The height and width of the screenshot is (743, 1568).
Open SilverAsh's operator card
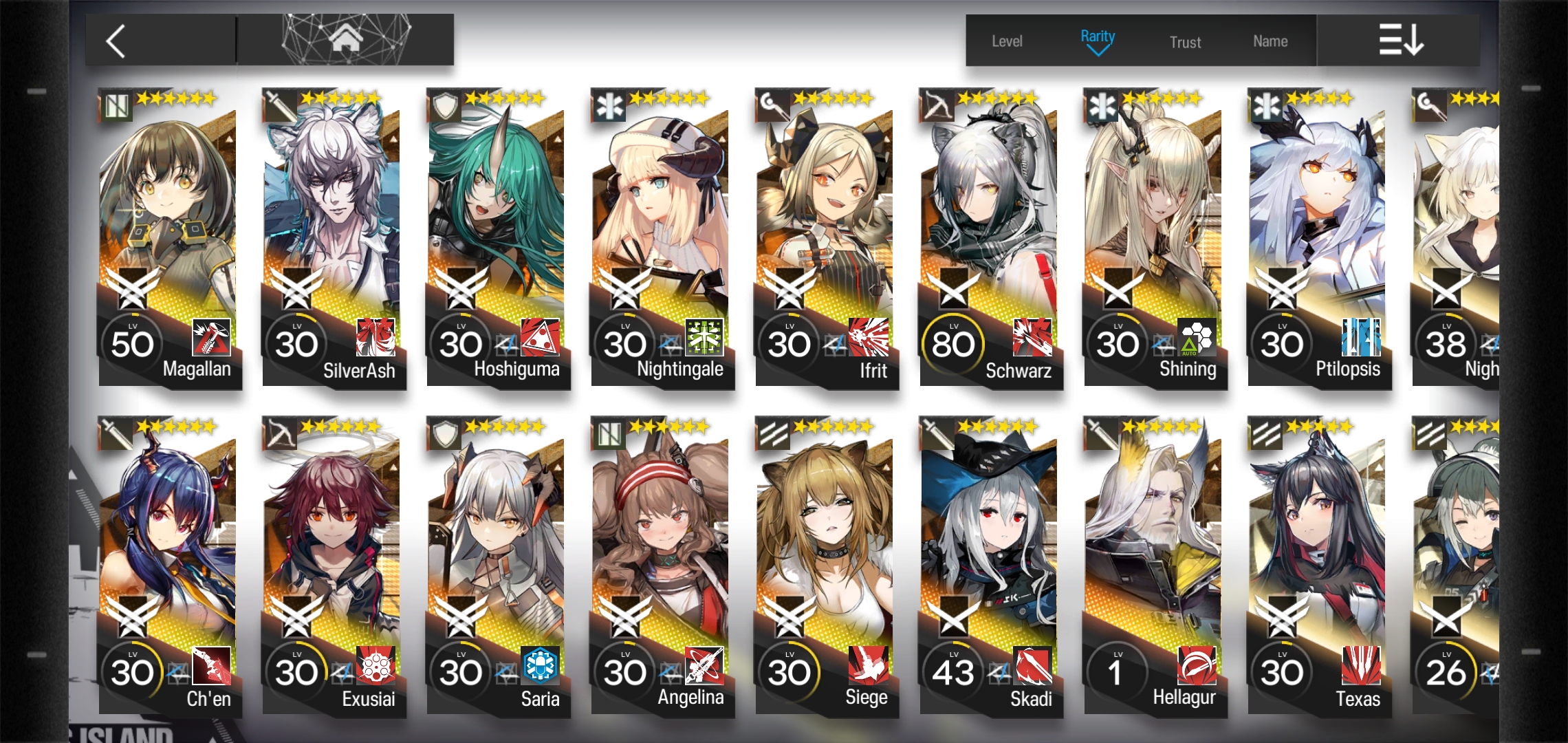[332, 234]
